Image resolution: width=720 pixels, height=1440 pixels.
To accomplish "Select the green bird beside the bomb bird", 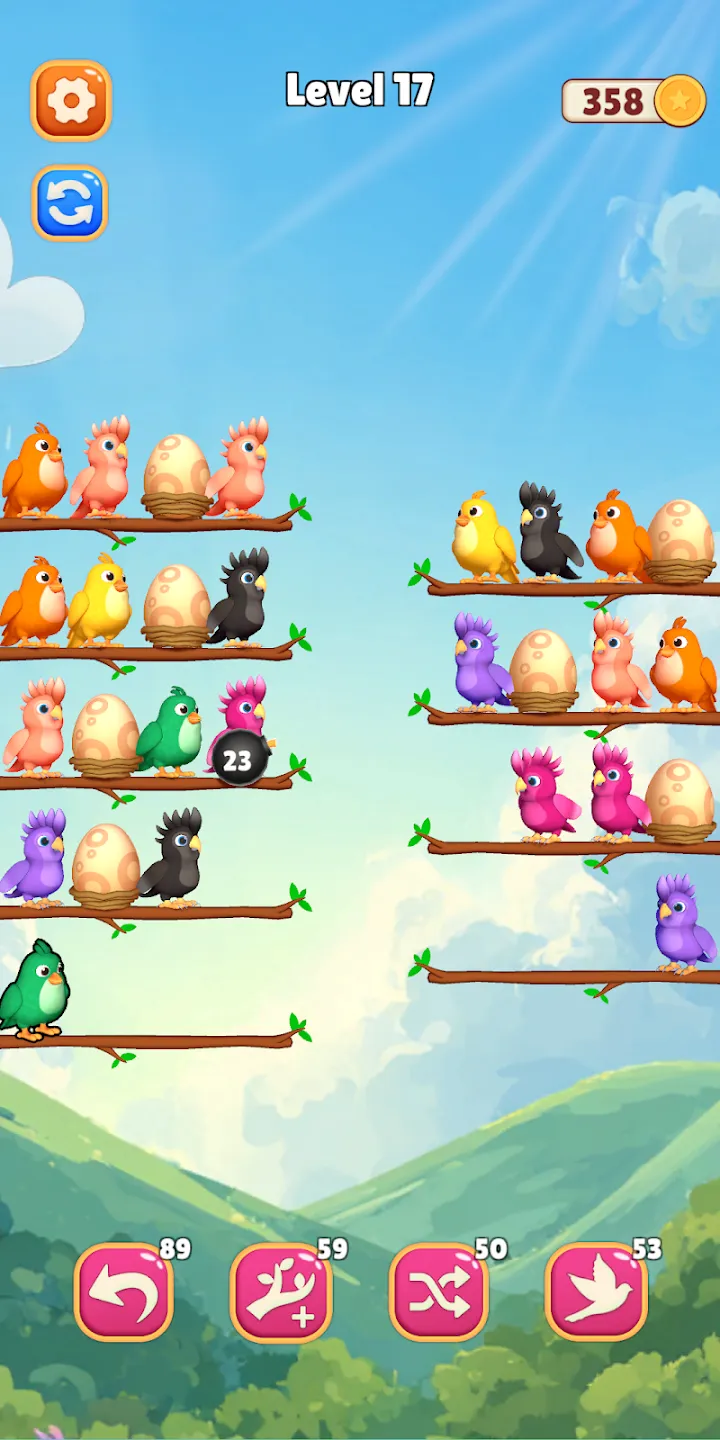I will [171, 731].
